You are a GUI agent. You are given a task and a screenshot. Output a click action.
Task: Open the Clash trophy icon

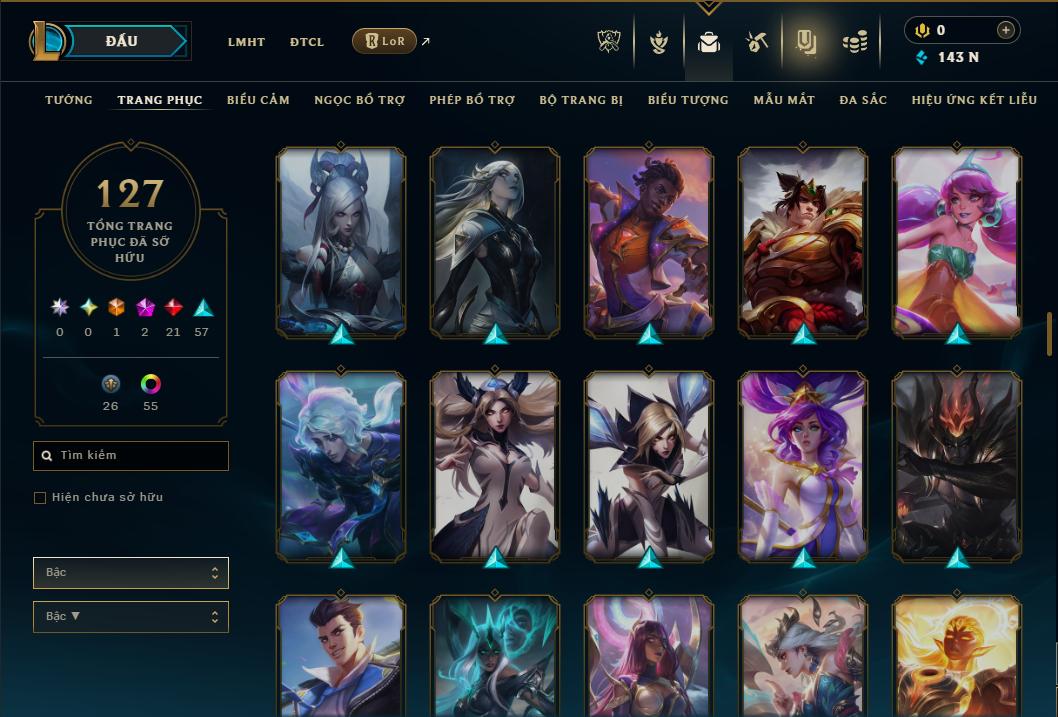tap(609, 42)
